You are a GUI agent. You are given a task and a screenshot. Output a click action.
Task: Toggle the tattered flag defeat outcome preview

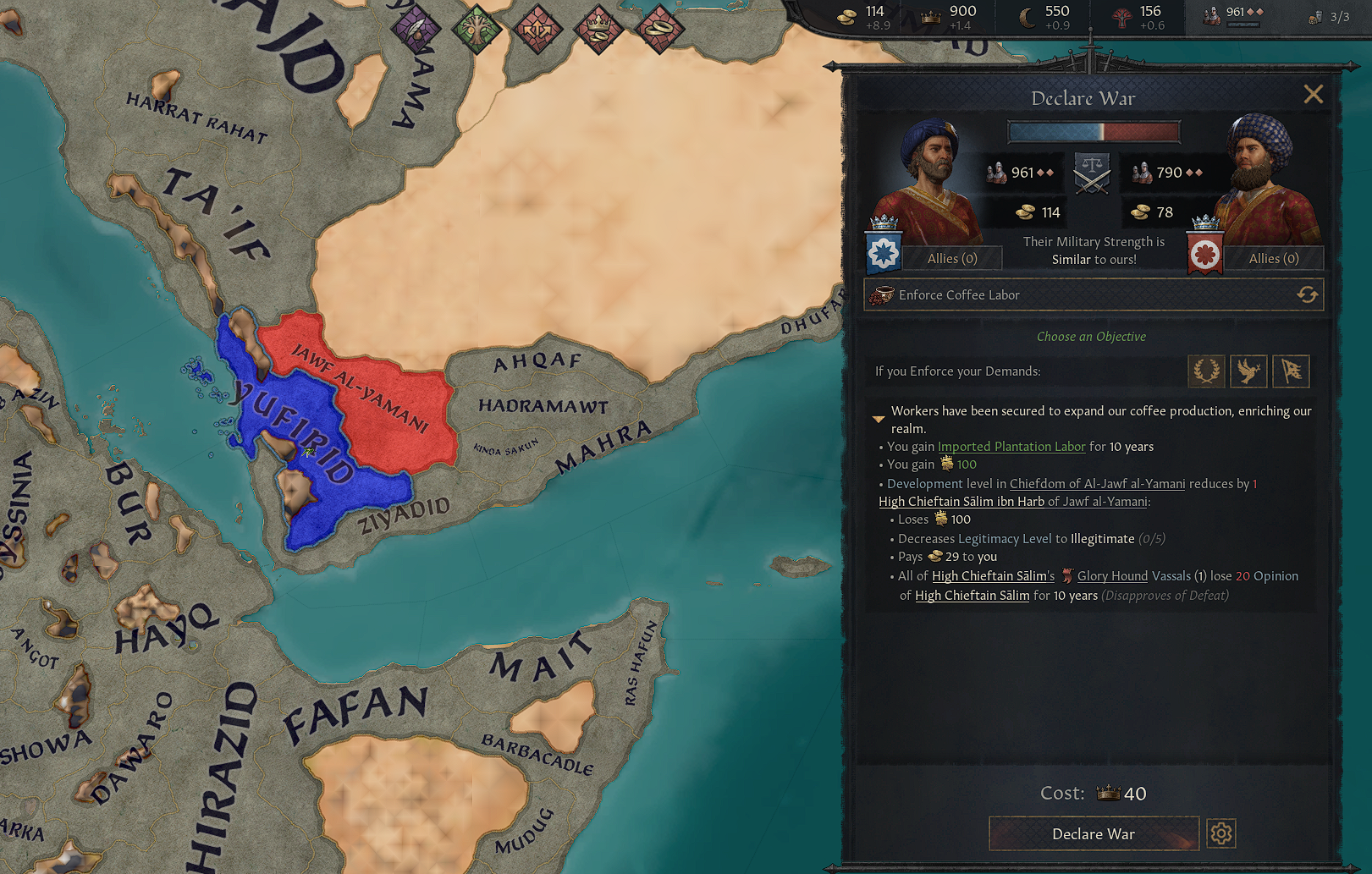point(1291,371)
